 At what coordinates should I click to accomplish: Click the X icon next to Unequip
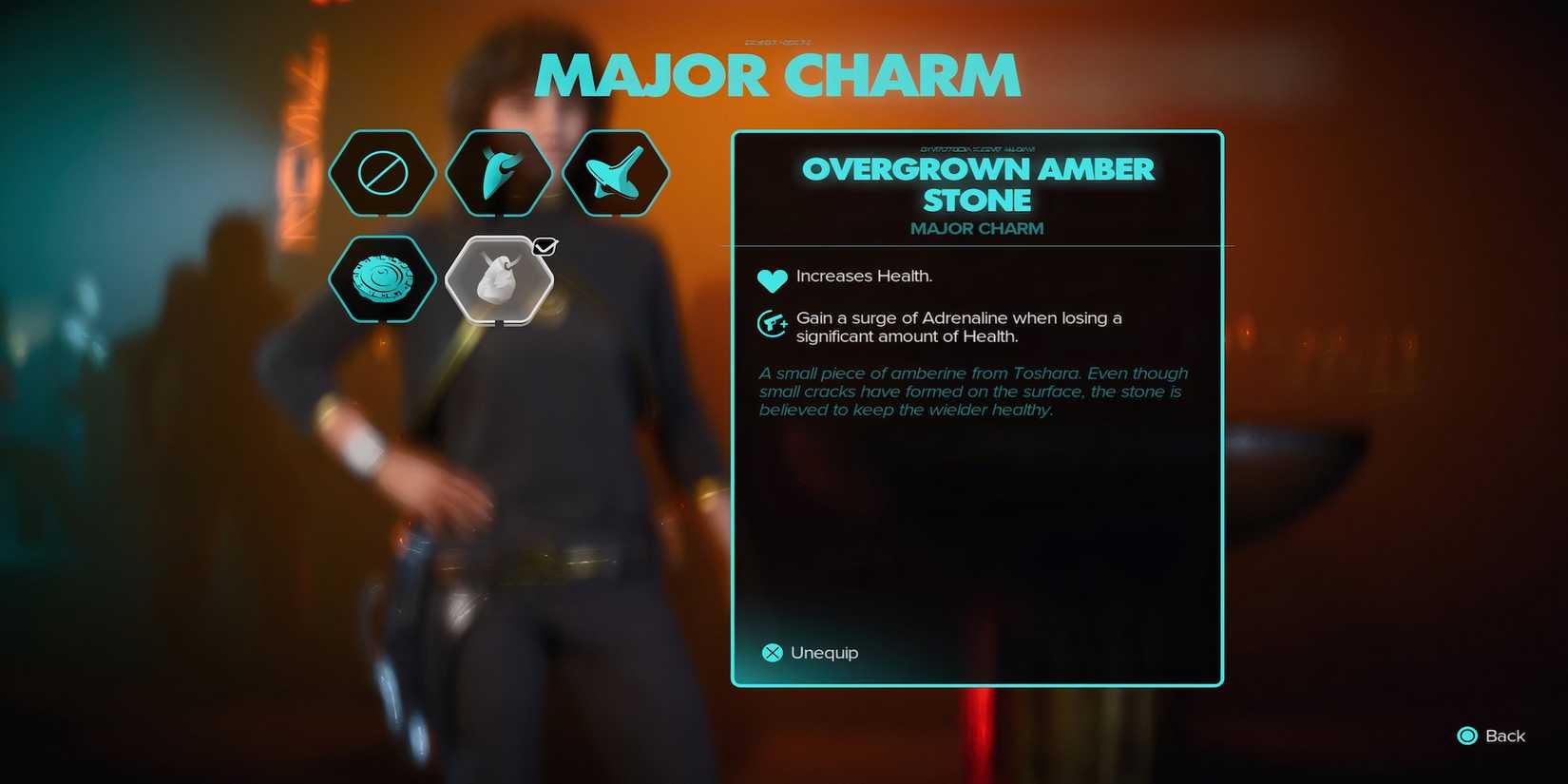[771, 653]
